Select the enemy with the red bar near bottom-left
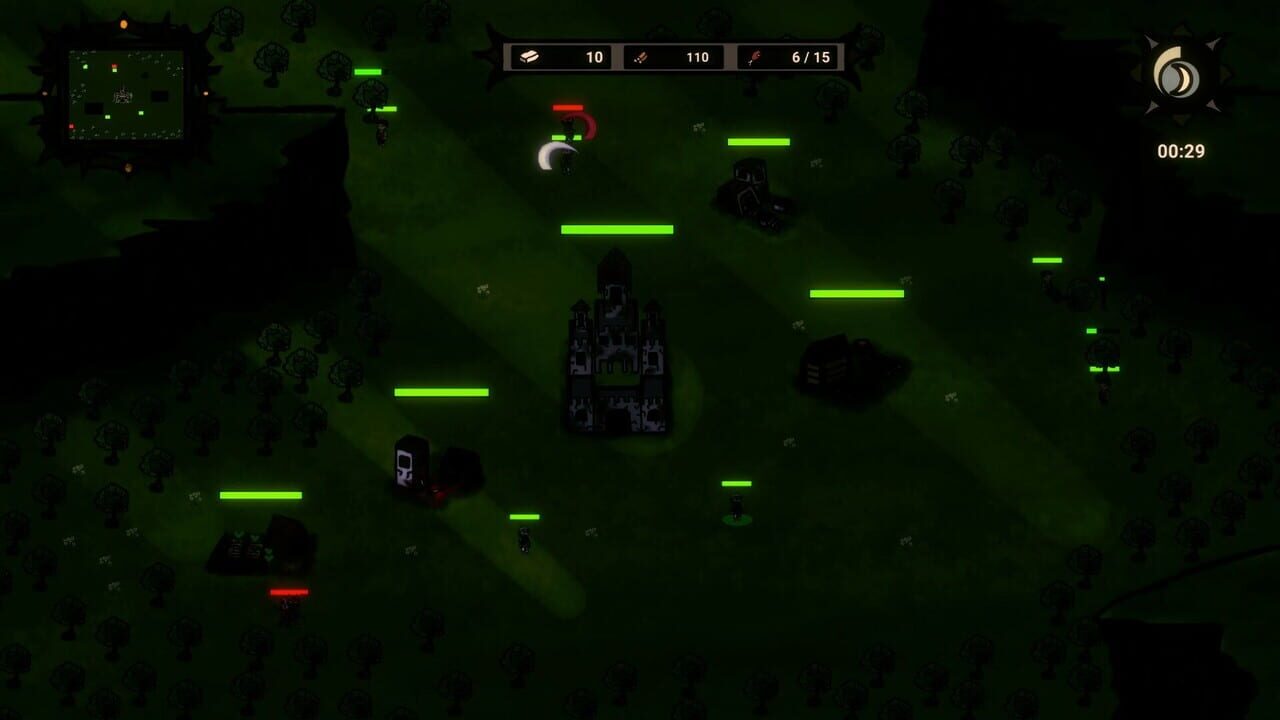Screen dimensions: 1280x720 [x=288, y=605]
